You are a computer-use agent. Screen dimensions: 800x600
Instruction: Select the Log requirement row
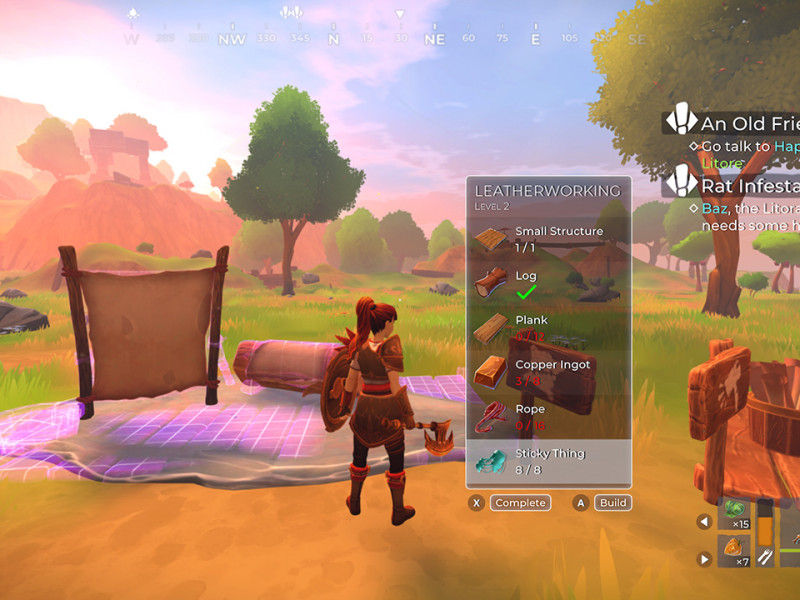coord(548,283)
